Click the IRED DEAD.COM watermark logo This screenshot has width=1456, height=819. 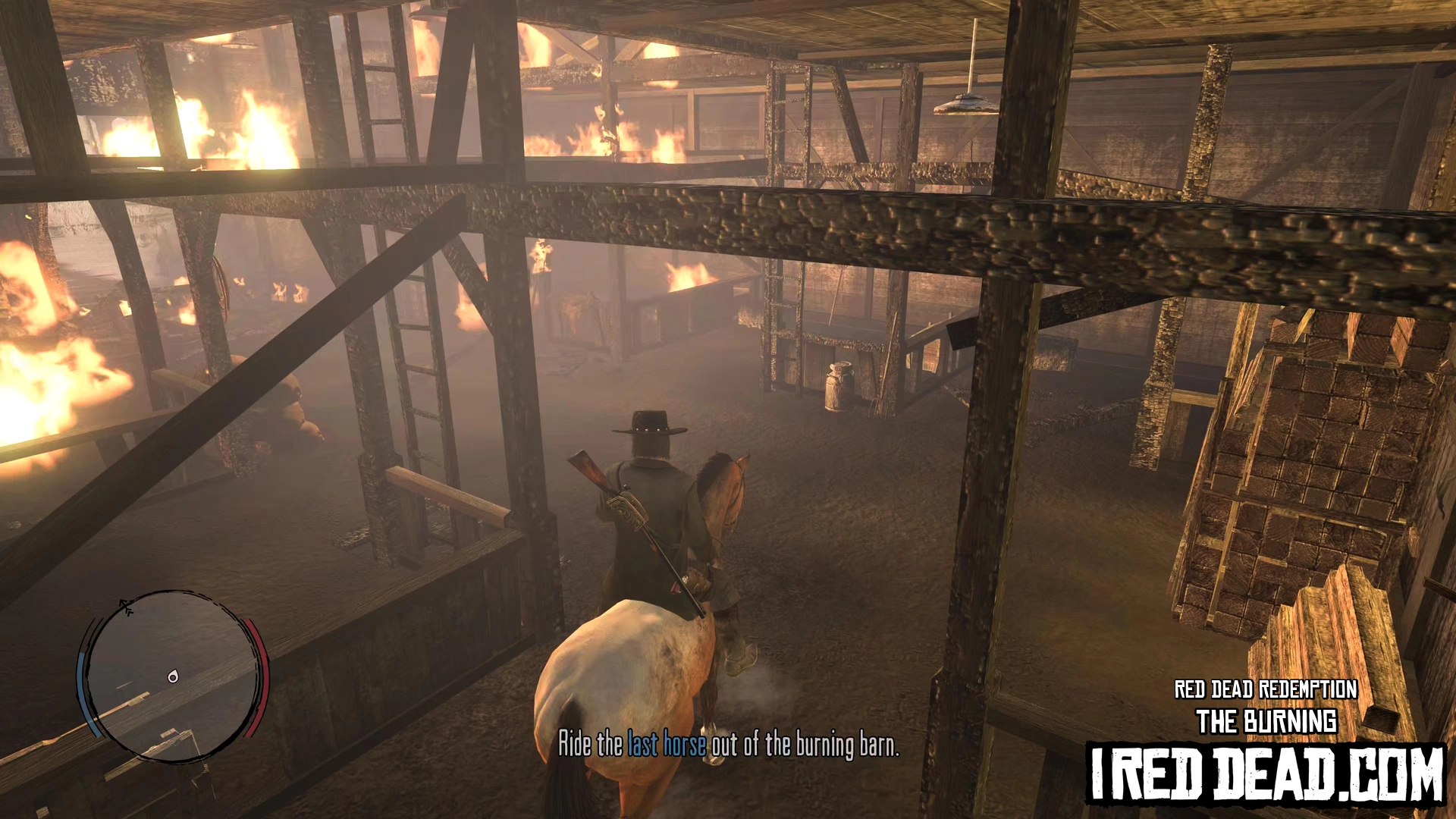[x=1266, y=773]
